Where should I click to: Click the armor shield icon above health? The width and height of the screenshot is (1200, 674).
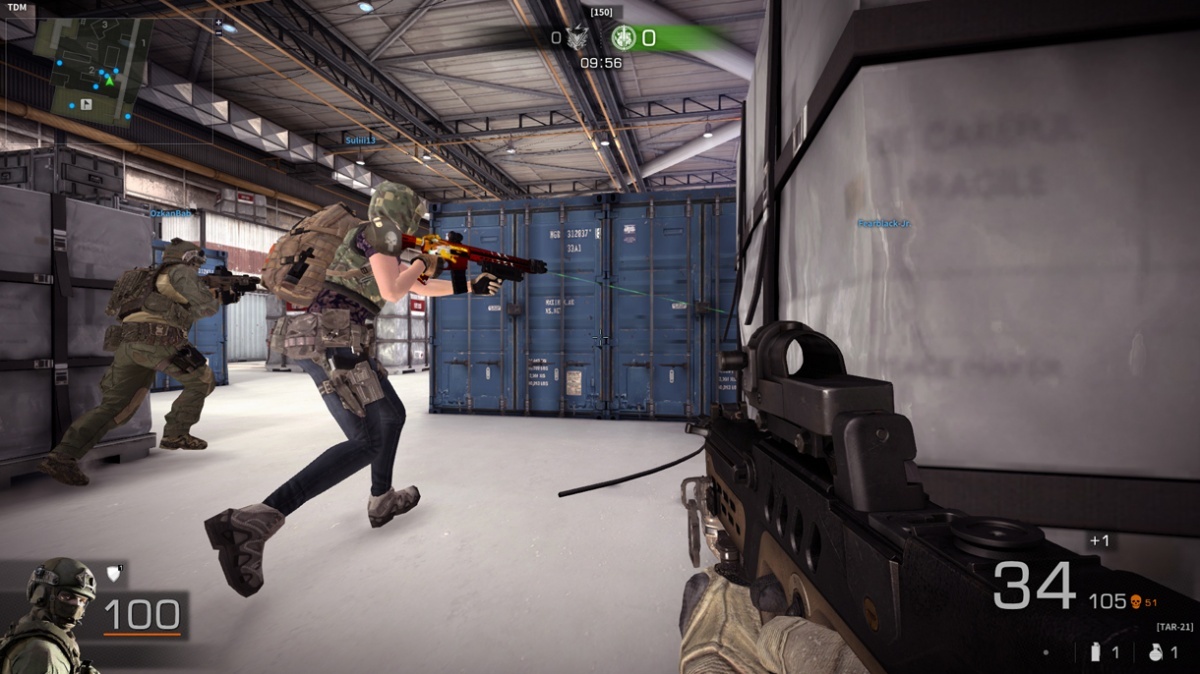click(113, 573)
